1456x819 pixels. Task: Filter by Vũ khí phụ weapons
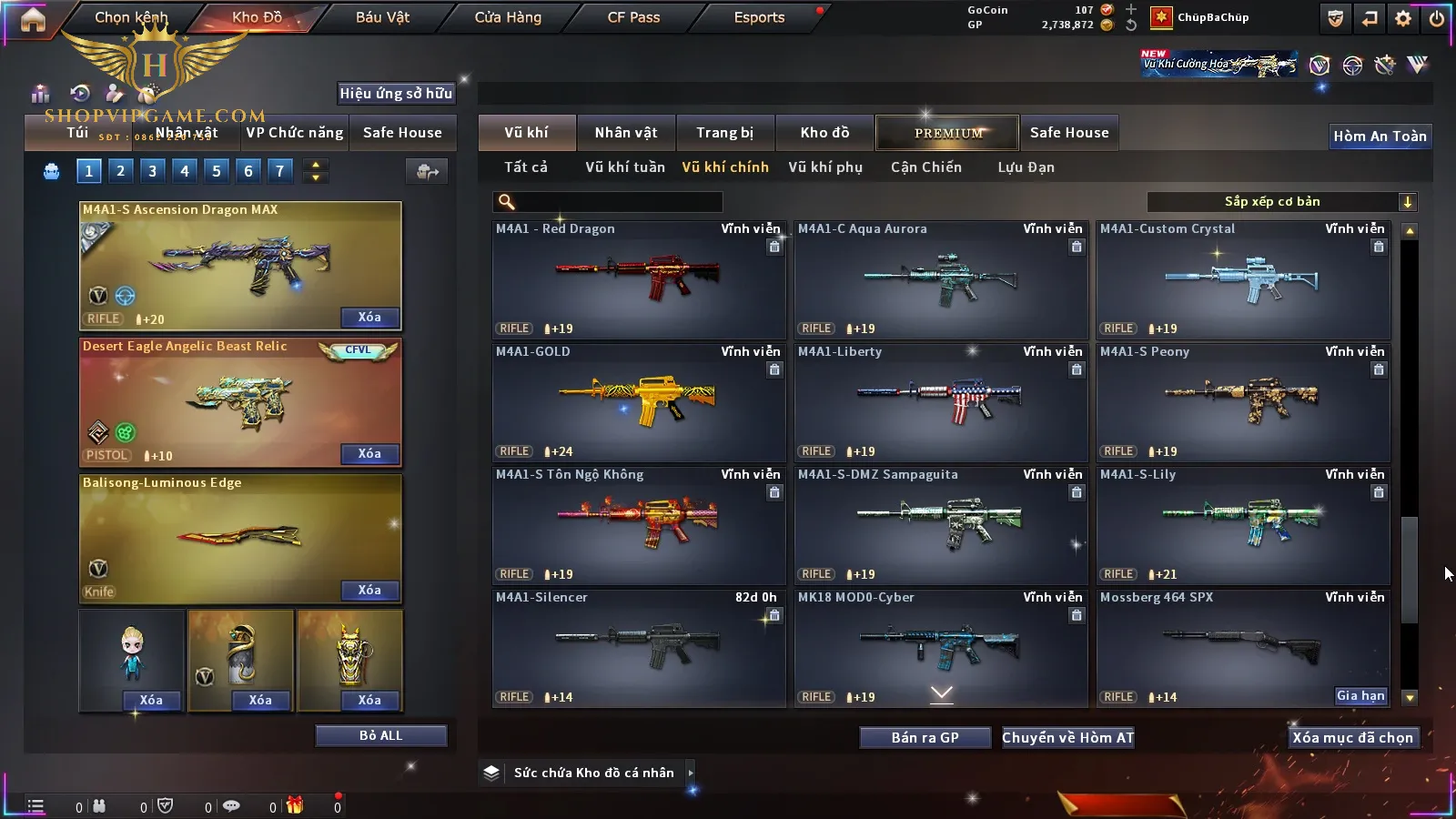coord(824,167)
